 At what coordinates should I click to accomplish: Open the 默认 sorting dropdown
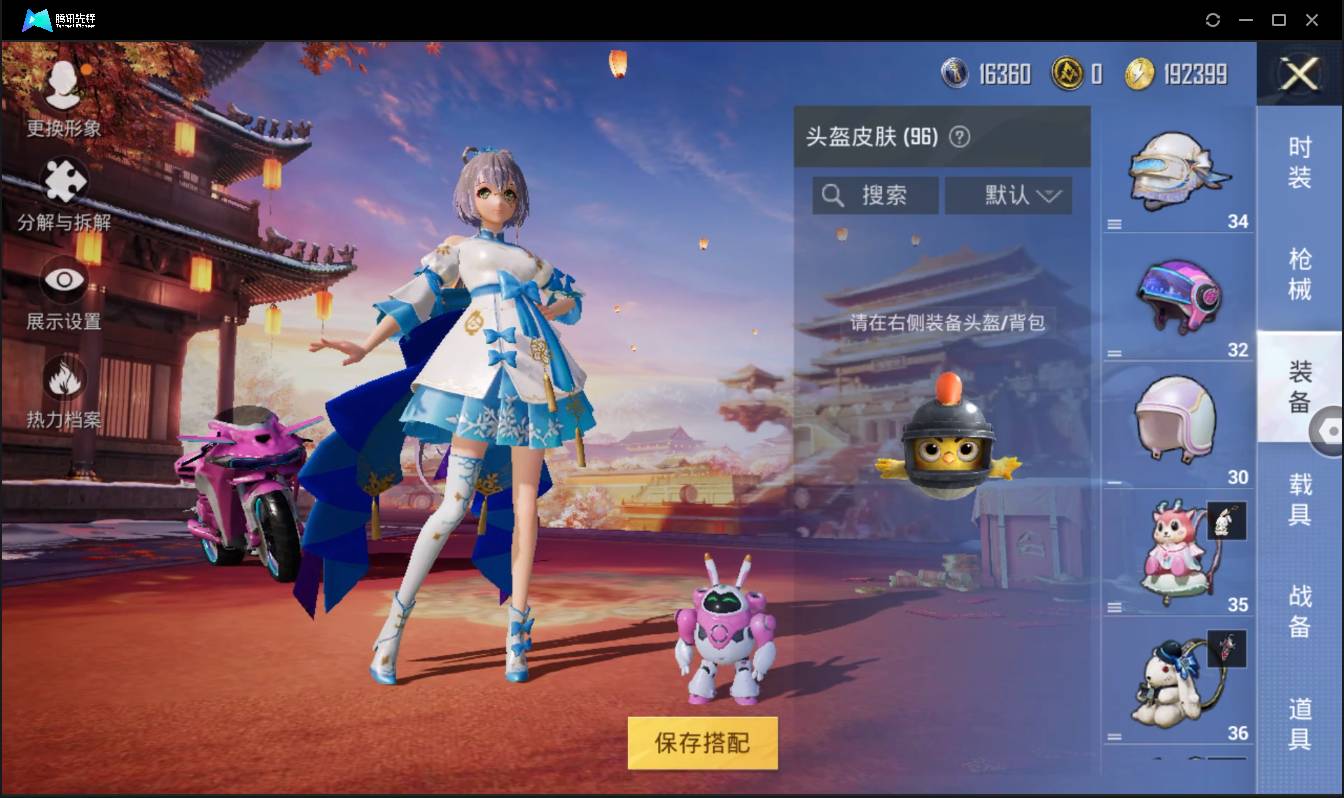tap(1009, 195)
